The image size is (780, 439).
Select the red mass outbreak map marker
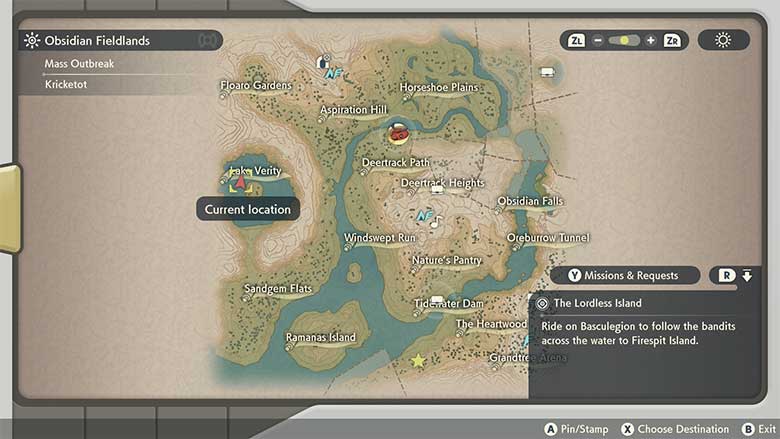(397, 132)
